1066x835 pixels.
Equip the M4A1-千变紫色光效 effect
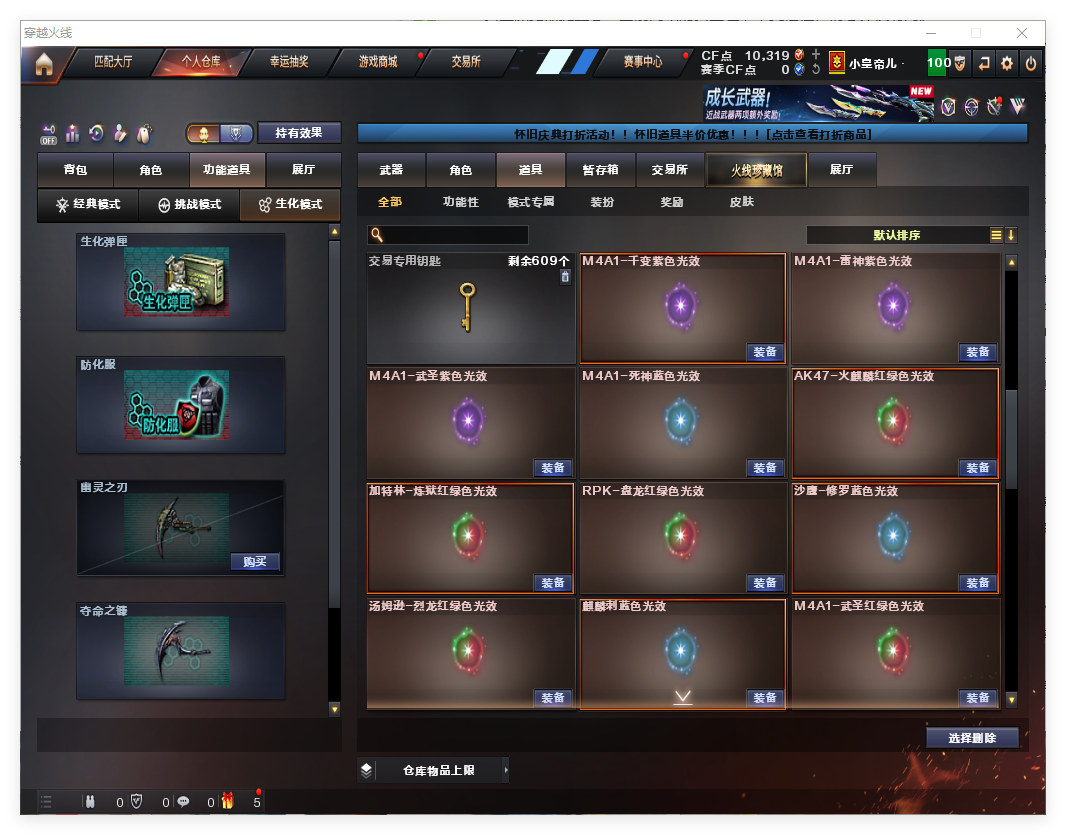click(765, 352)
